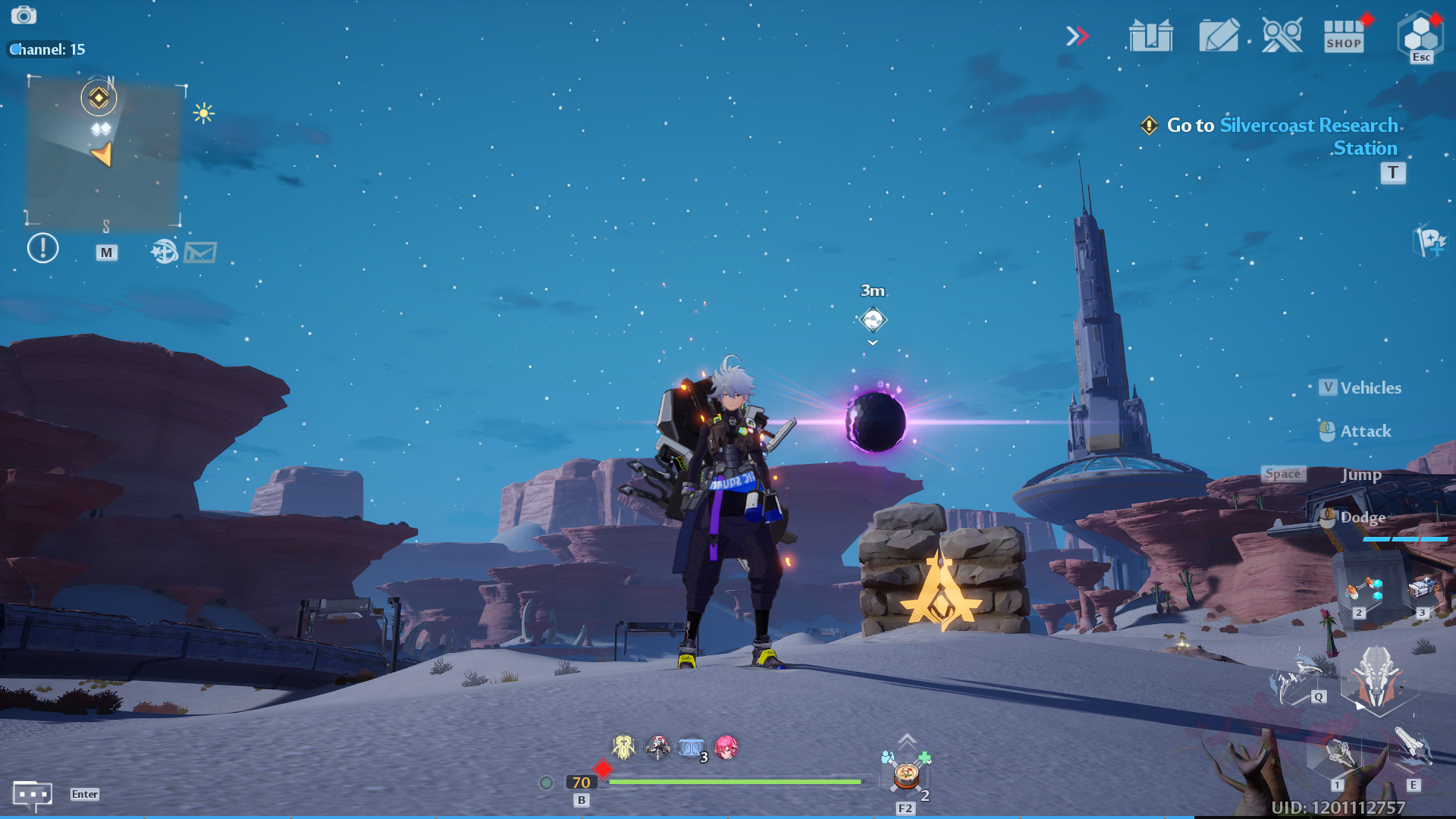This screenshot has width=1456, height=819.
Task: Open the mail envelope icon
Action: tap(201, 252)
